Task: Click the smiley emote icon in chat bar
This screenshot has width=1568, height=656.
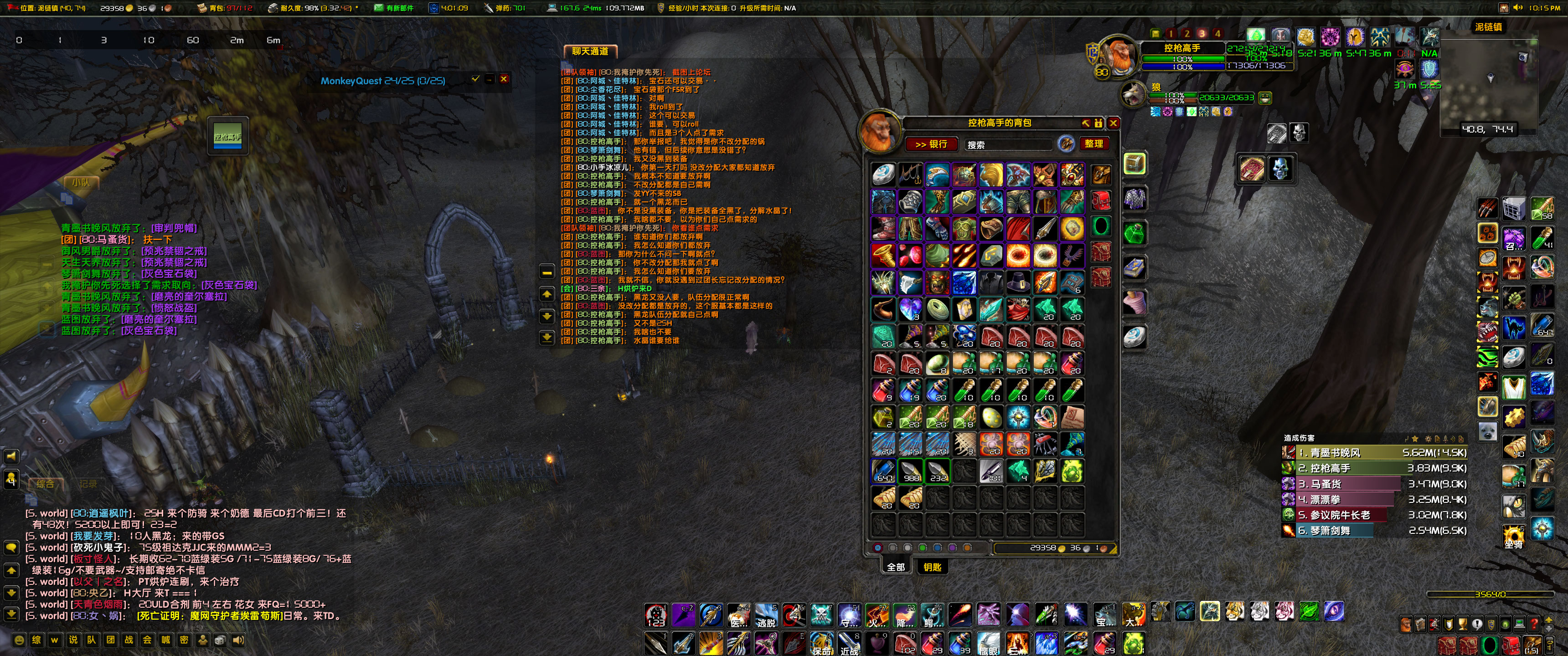Action: (20, 641)
